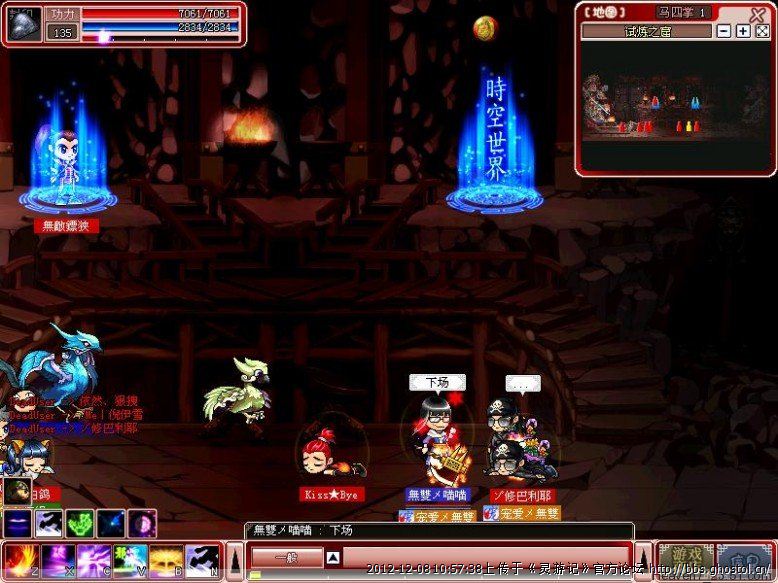
Task: Open the character portrait at top left
Action: tap(24, 22)
